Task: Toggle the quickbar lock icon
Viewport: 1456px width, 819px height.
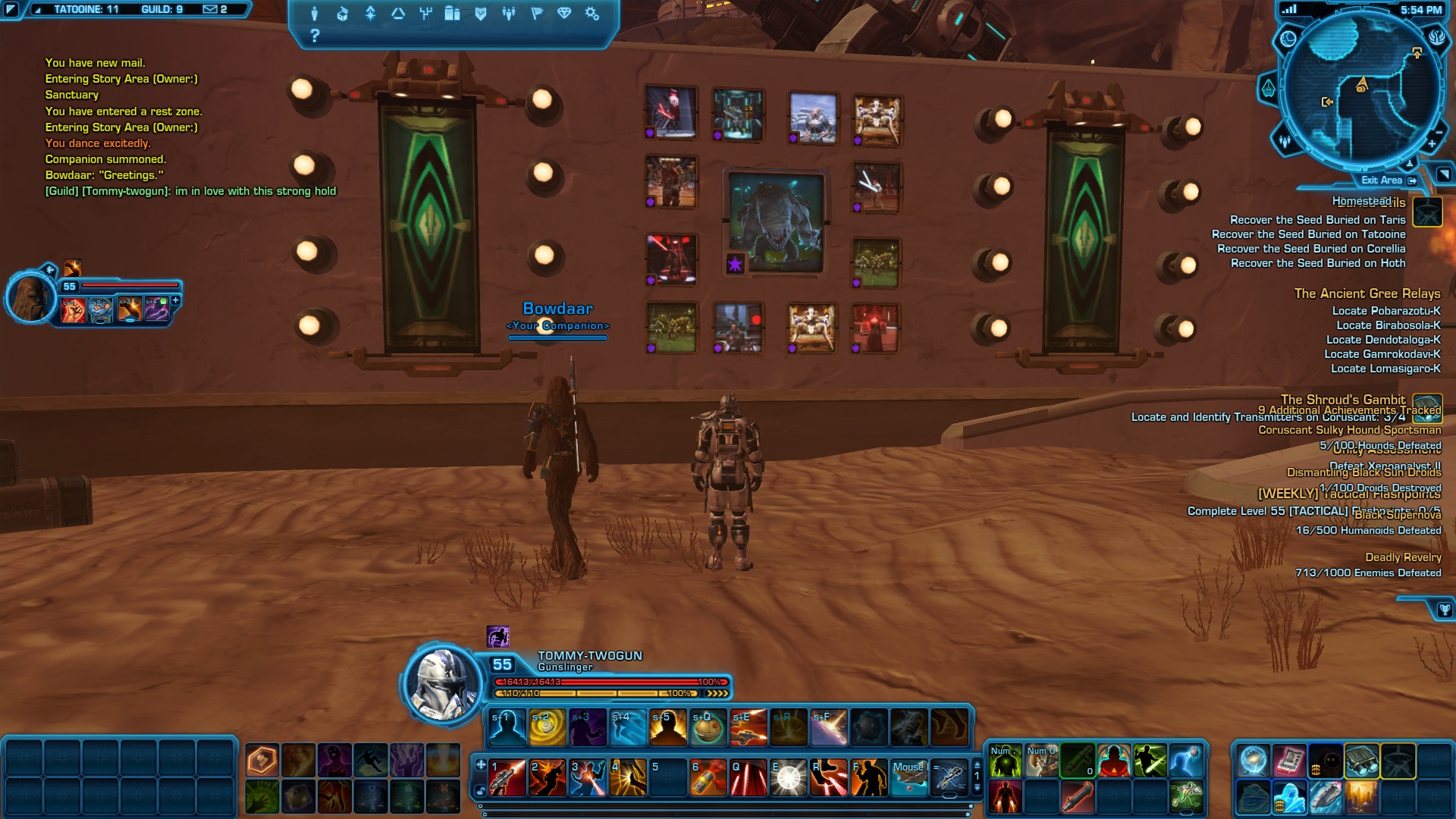Action: click(x=480, y=791)
